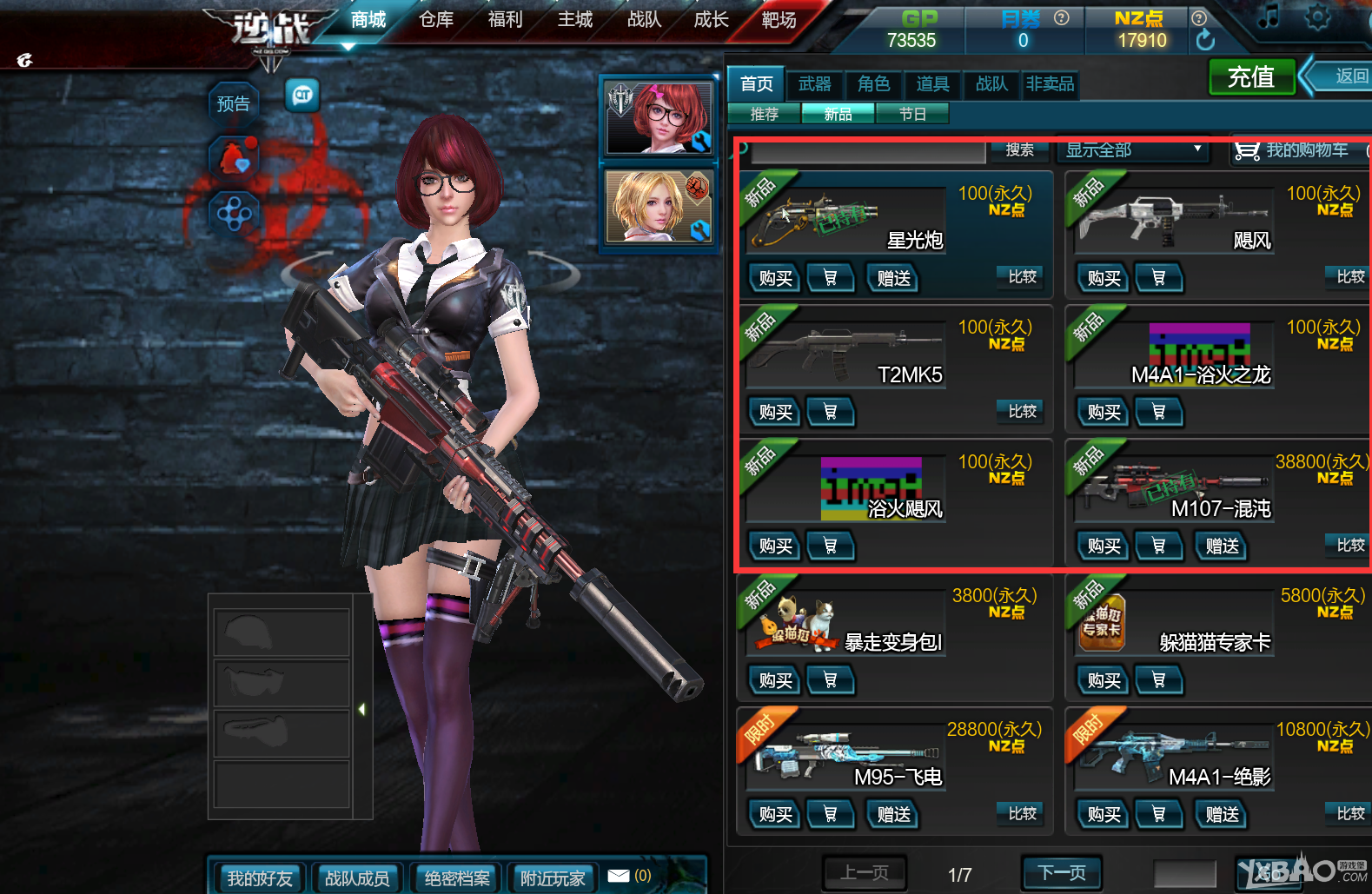Open the 显示全部 filter dropdown
1372x894 pixels.
point(1133,150)
